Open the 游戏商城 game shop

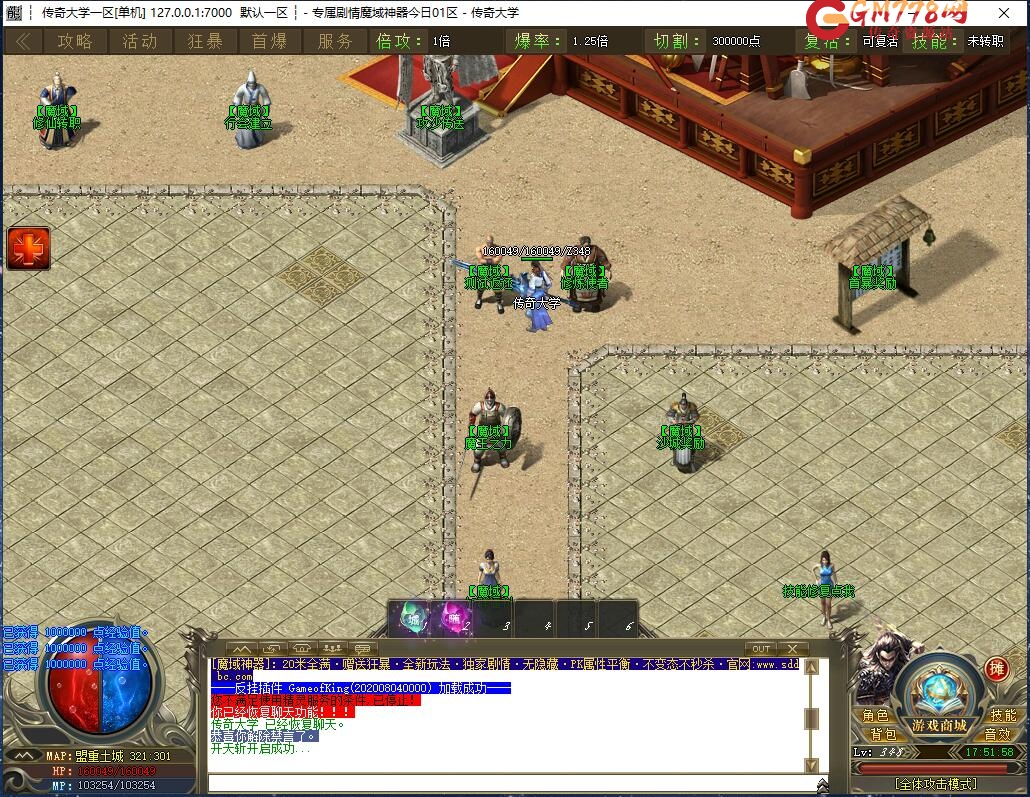click(x=938, y=724)
